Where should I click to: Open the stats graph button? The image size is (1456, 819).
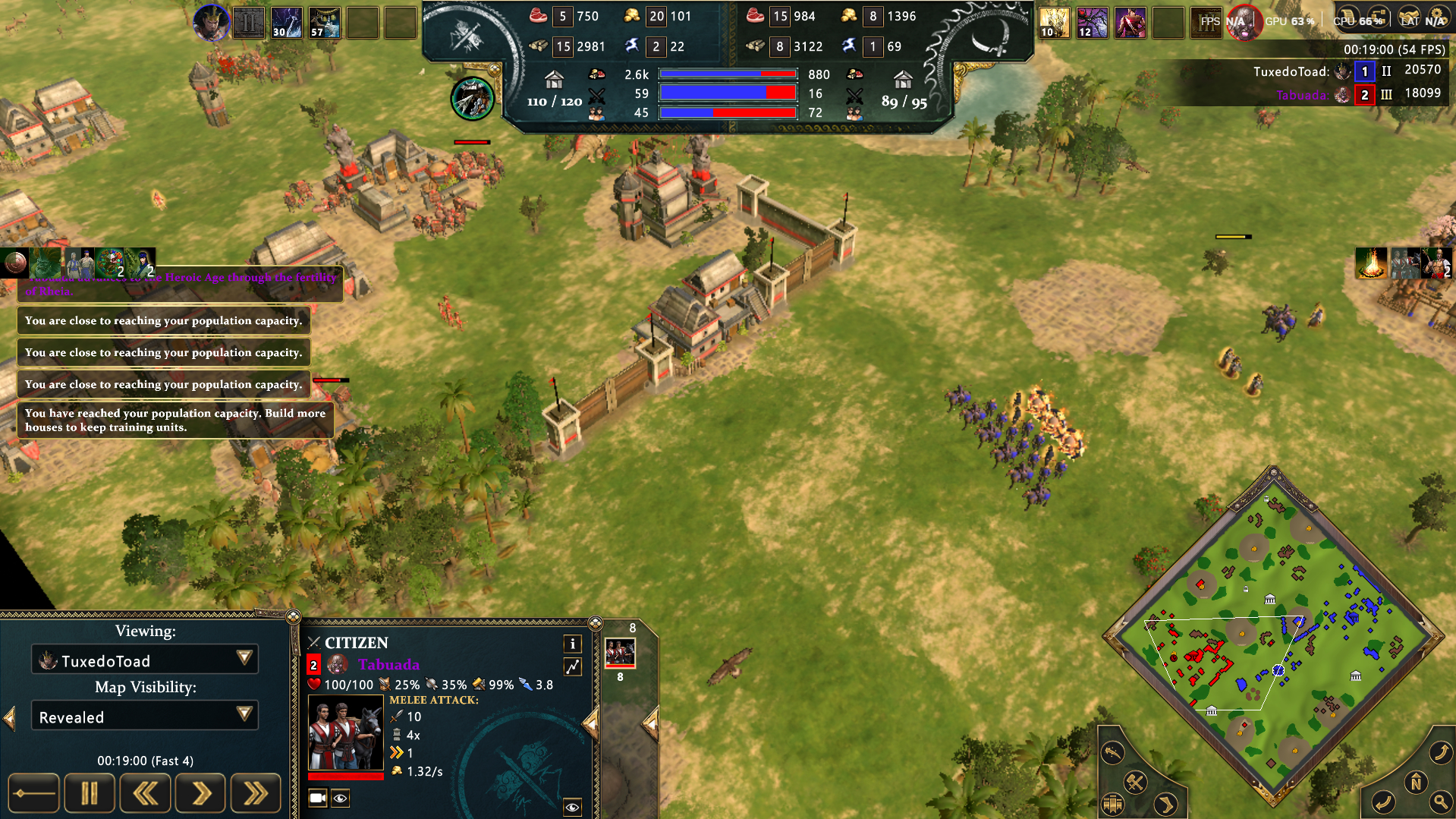point(573,666)
